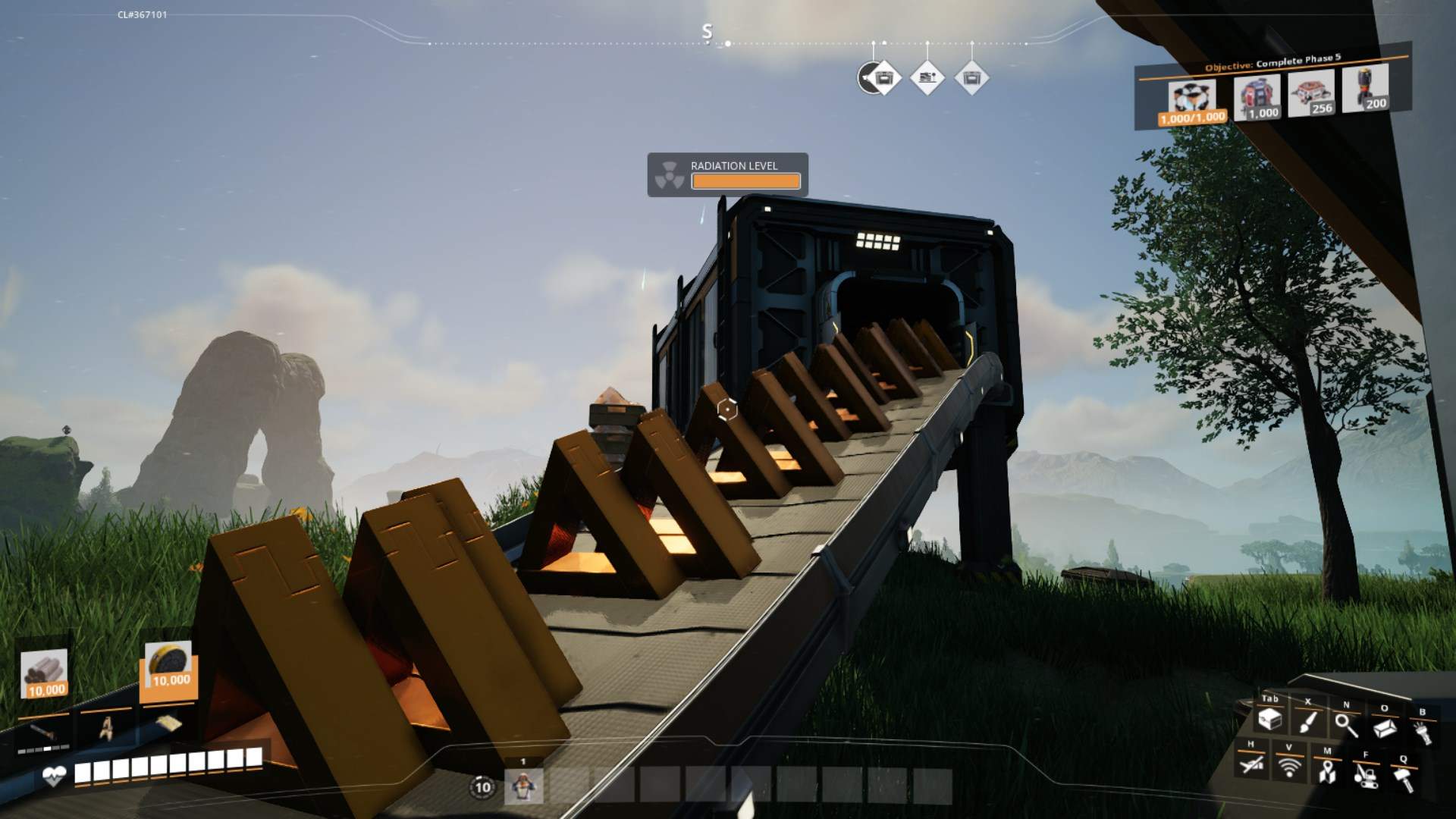The image size is (1456, 819).
Task: Open the magnifying glass search icon
Action: (1347, 726)
